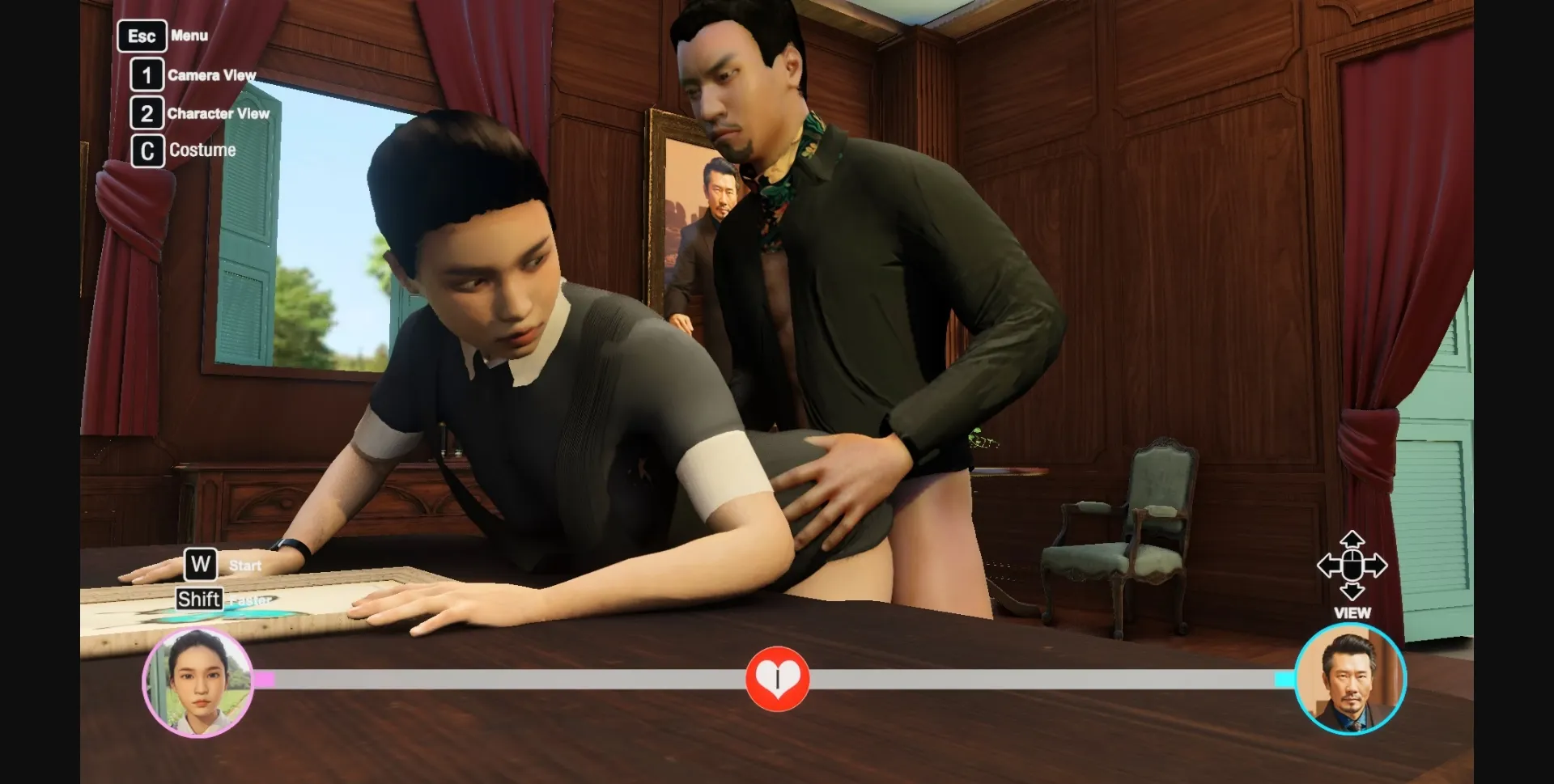Click the up arrow of the VIEW control
Image resolution: width=1554 pixels, height=784 pixels.
coord(1351,536)
